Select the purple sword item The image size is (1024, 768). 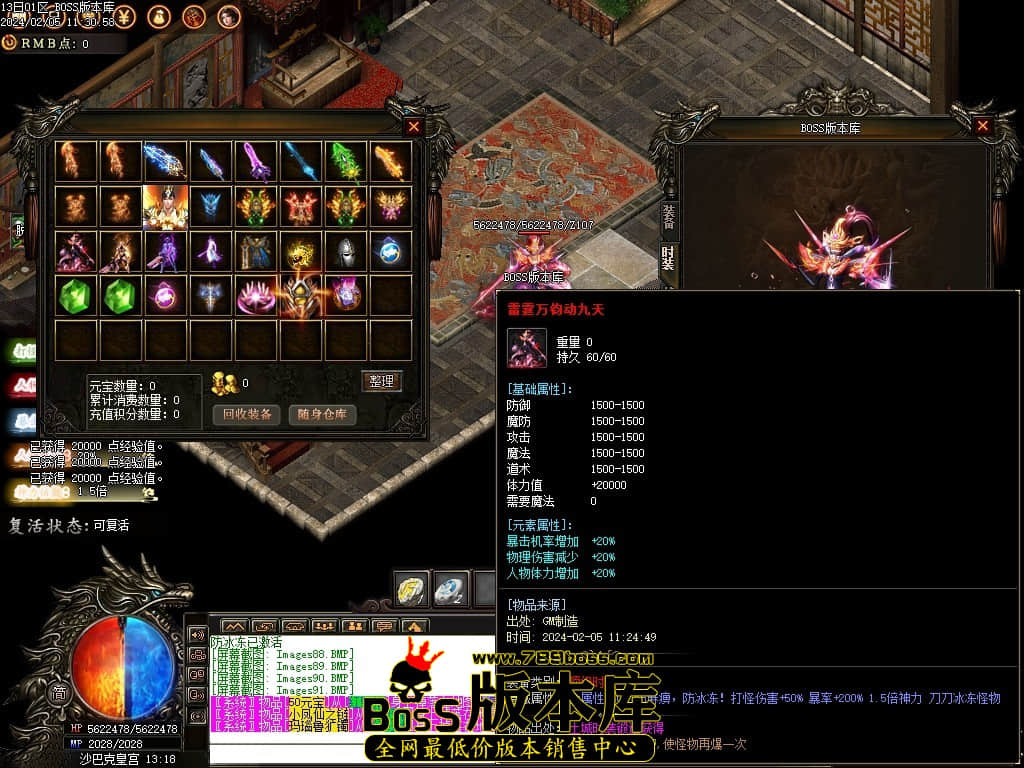pos(255,162)
